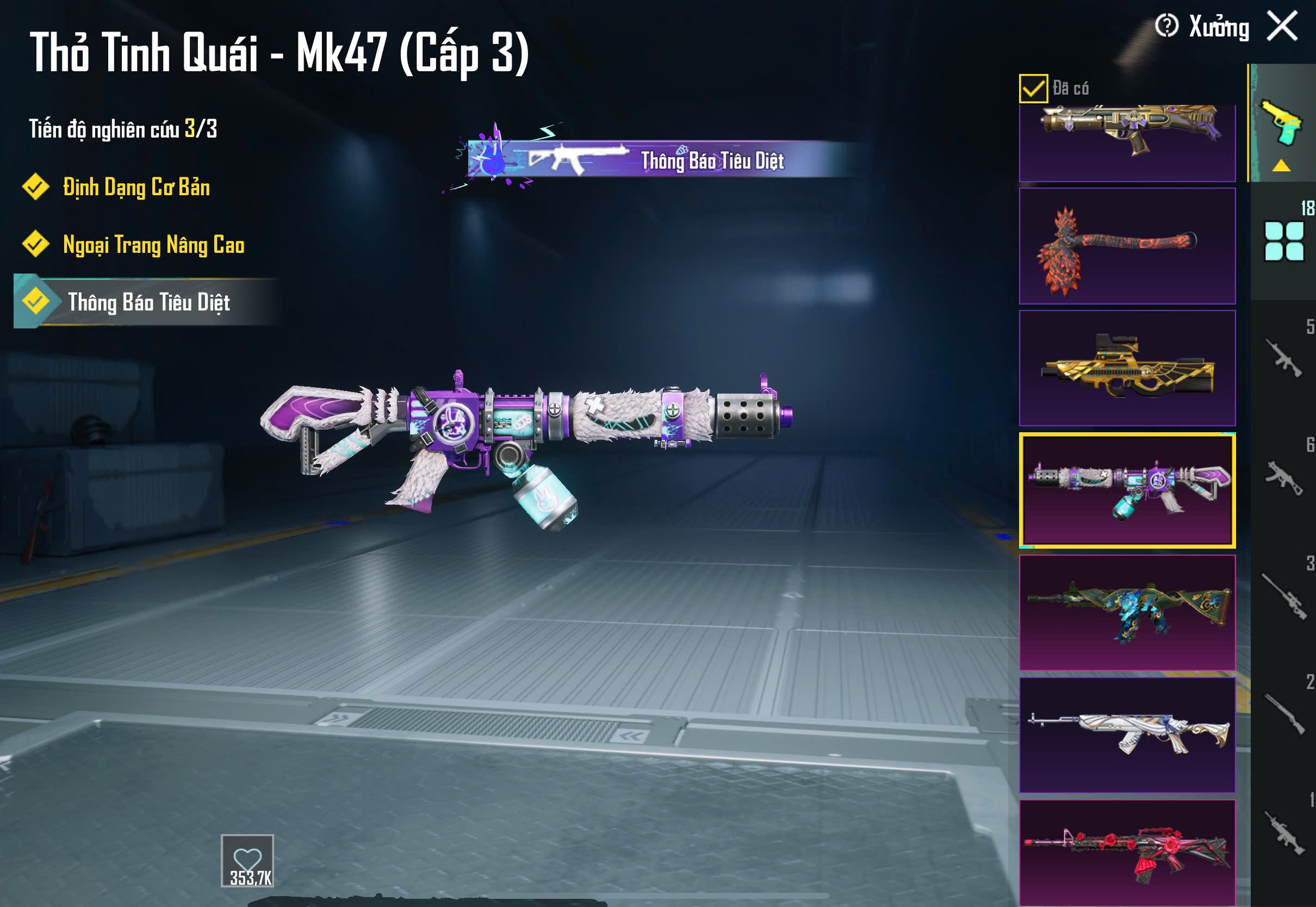The width and height of the screenshot is (1316, 907).
Task: Choose Ngoại Trang Nâng Cao stage
Action: pyautogui.click(x=153, y=245)
